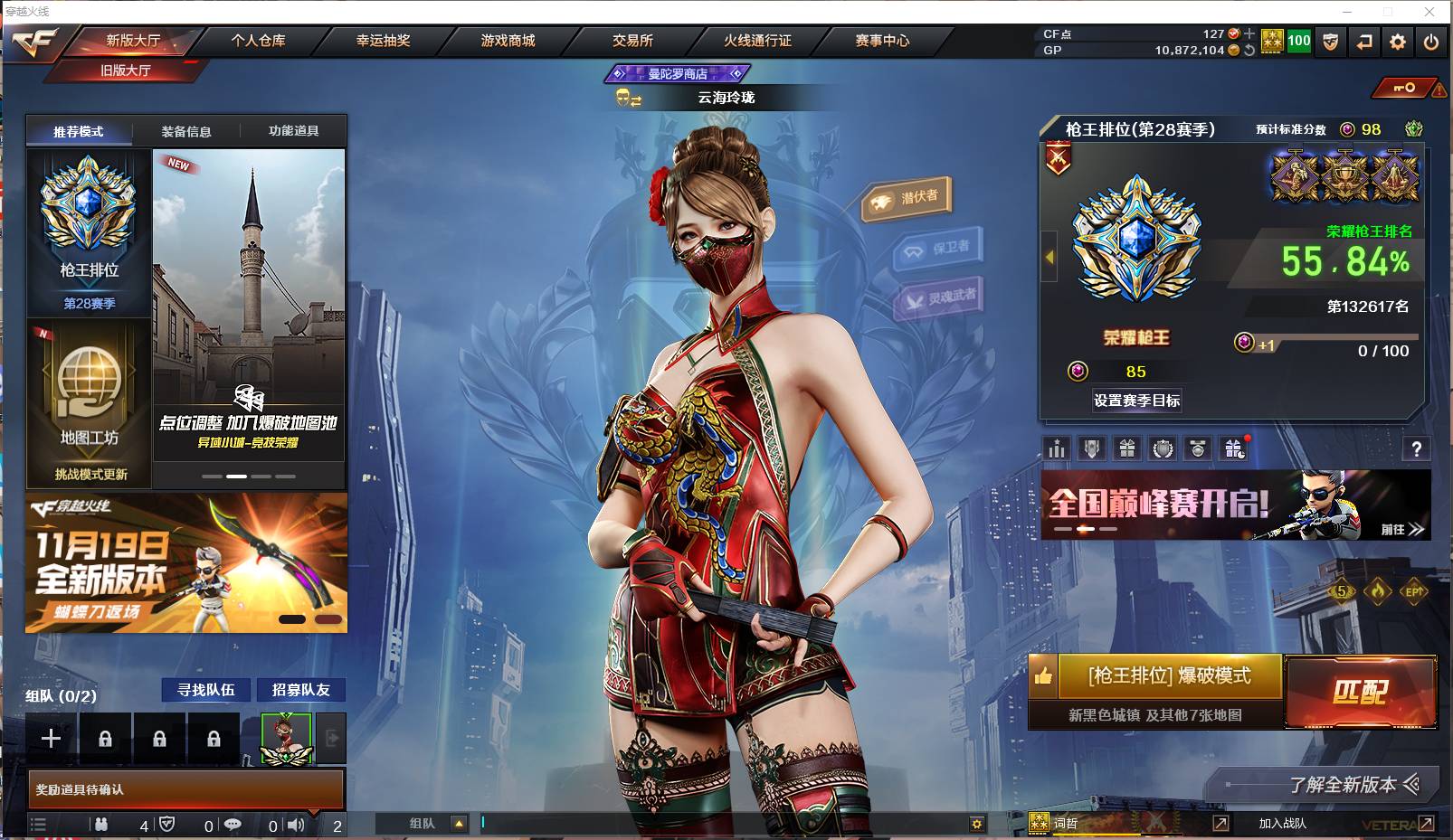Click the shield icon next to the GP balance
Image resolution: width=1453 pixels, height=840 pixels.
point(1329,41)
